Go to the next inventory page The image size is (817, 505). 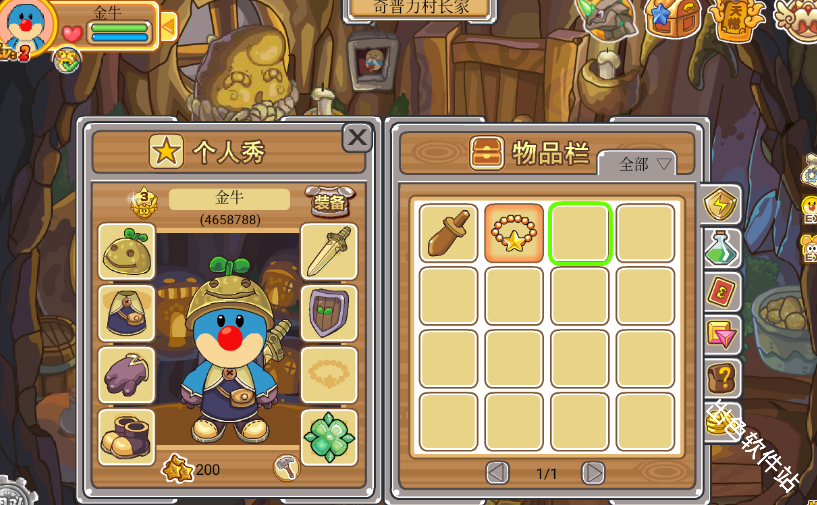click(x=593, y=473)
